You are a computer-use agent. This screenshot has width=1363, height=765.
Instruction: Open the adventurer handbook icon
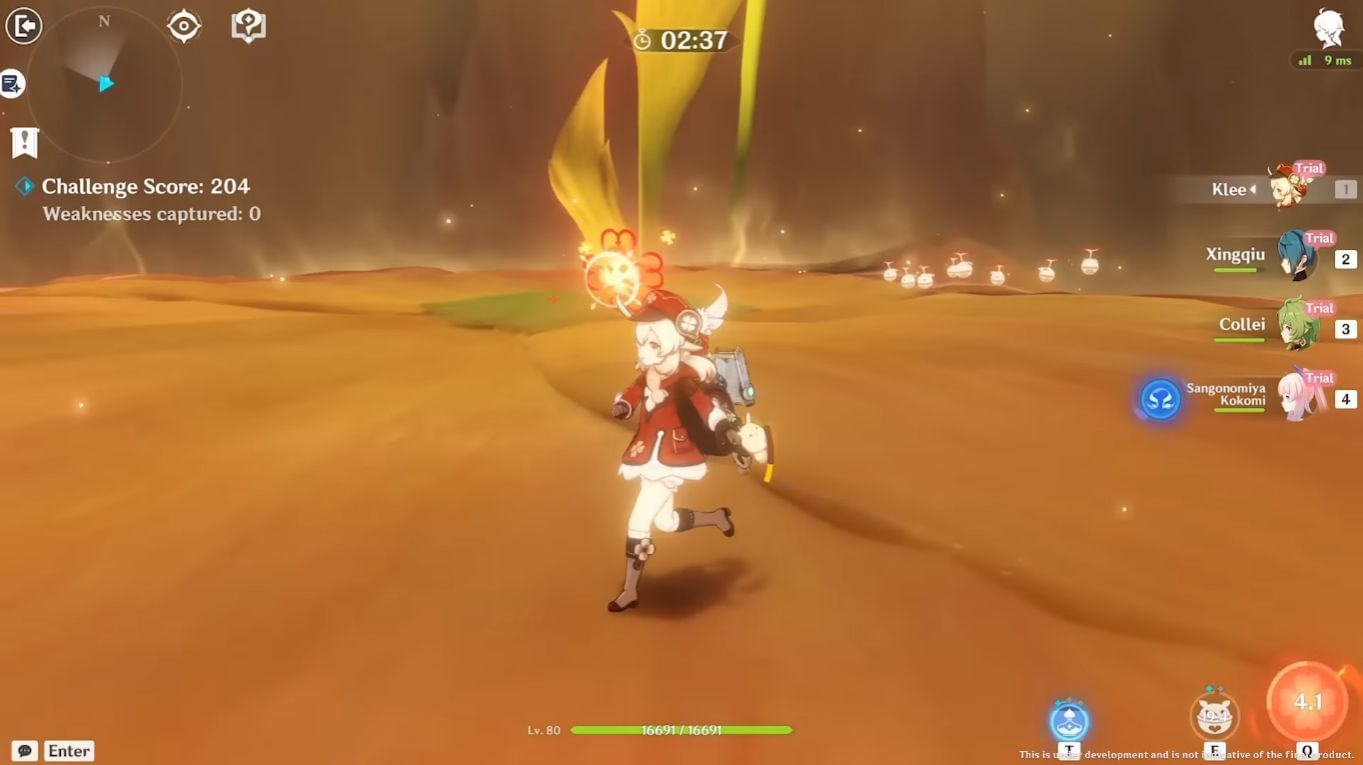pyautogui.click(x=247, y=25)
